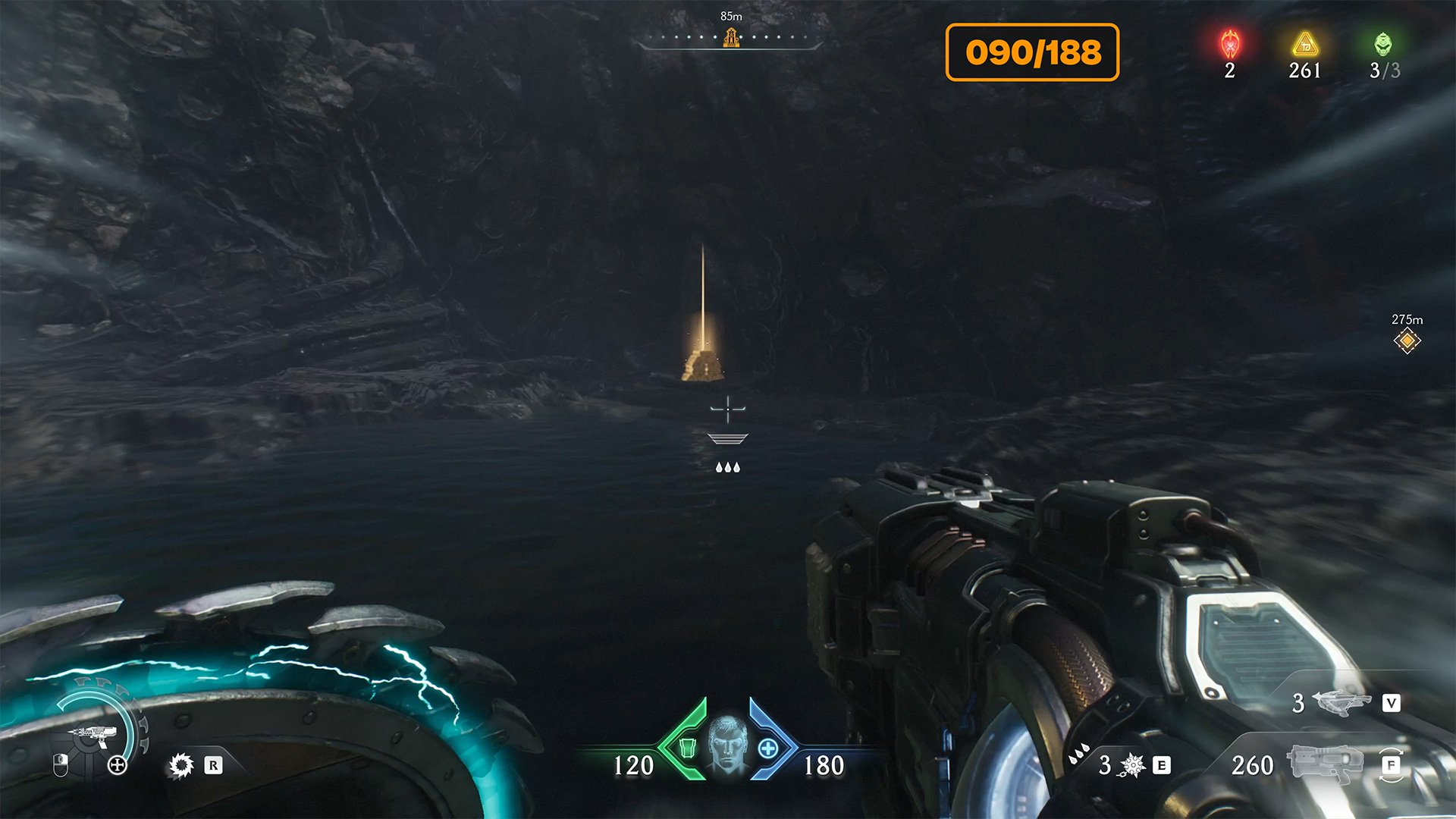Select the compass objective marker at top
This screenshot has width=1456, height=819.
731,37
